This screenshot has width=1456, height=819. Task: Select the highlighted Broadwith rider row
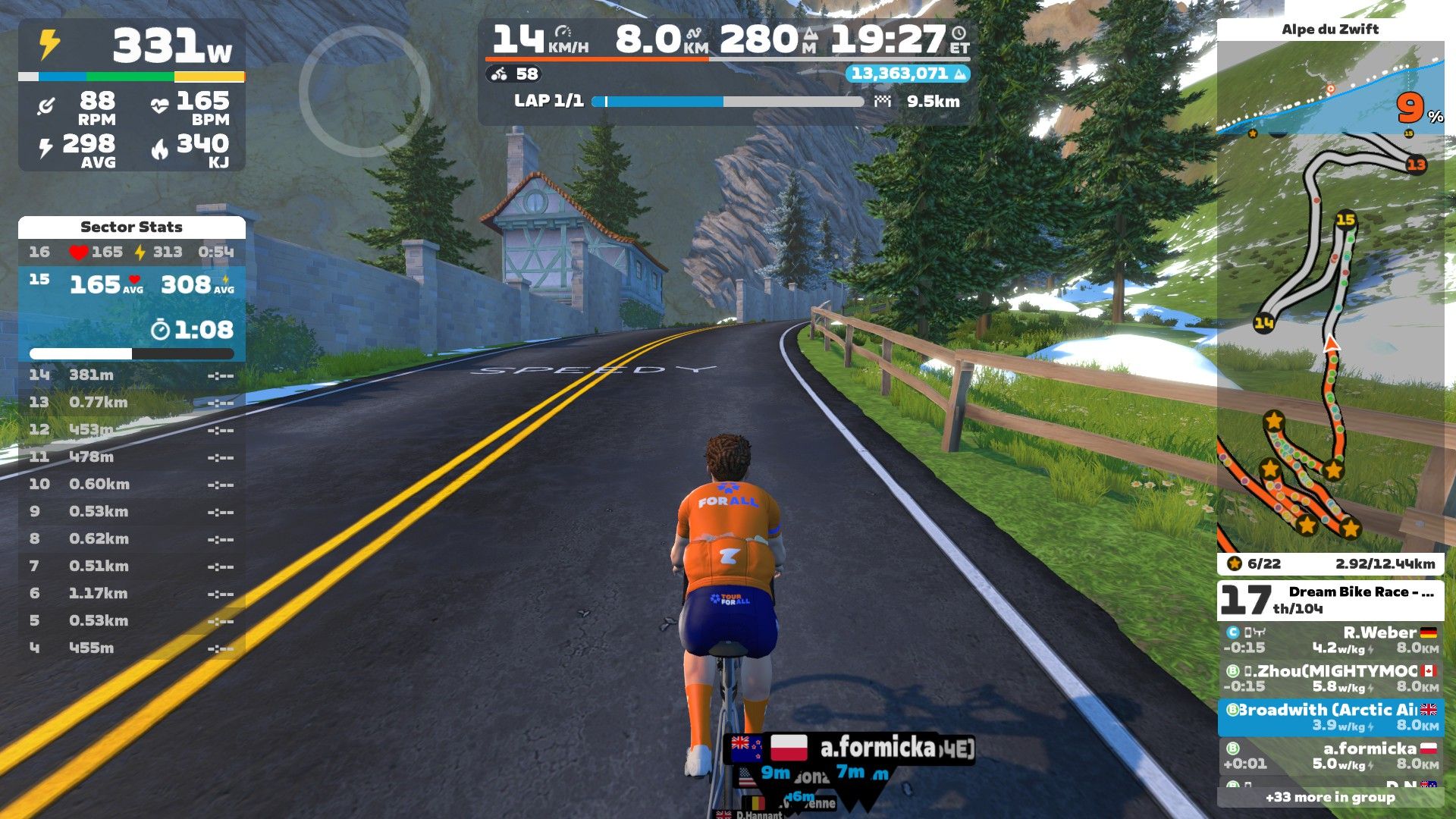tap(1330, 717)
